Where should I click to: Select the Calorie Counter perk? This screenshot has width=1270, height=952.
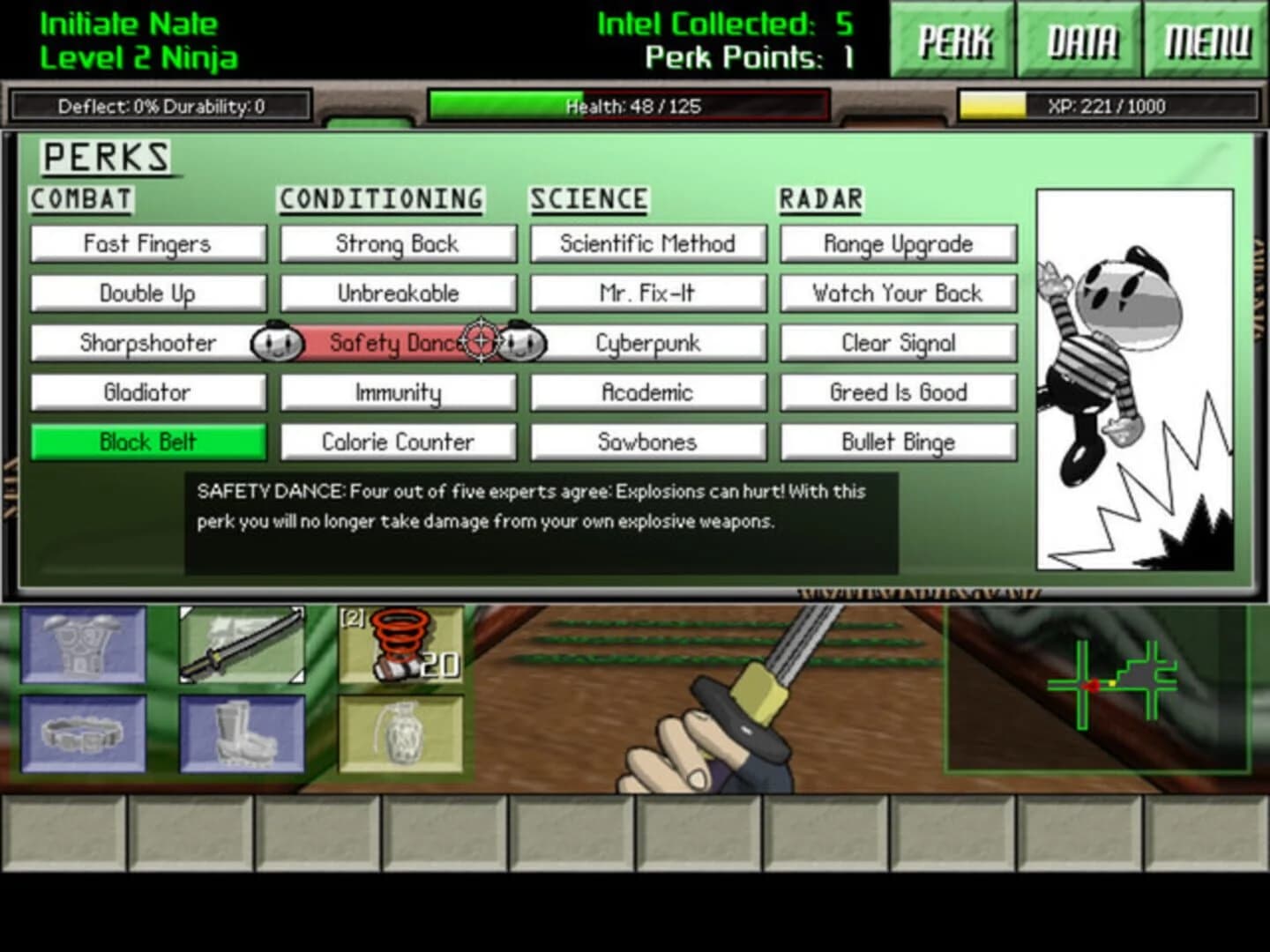399,442
